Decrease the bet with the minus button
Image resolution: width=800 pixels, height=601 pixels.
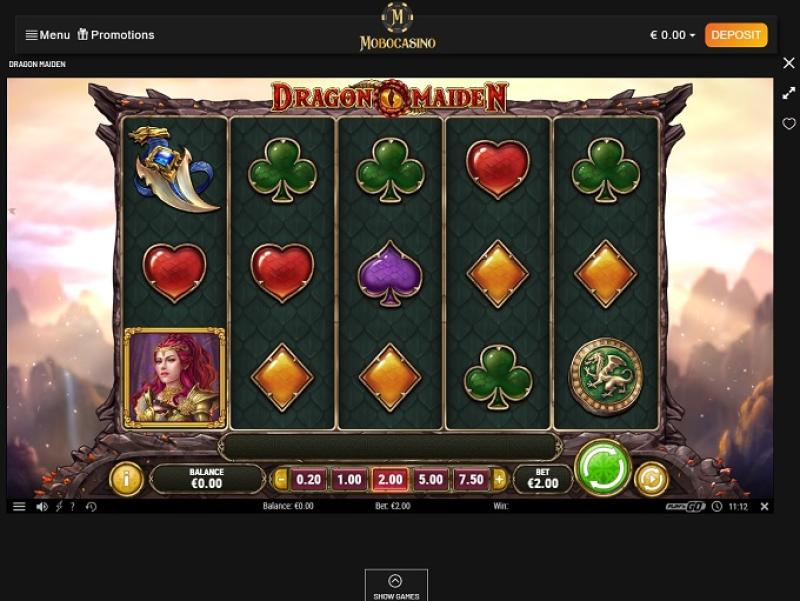pos(281,480)
